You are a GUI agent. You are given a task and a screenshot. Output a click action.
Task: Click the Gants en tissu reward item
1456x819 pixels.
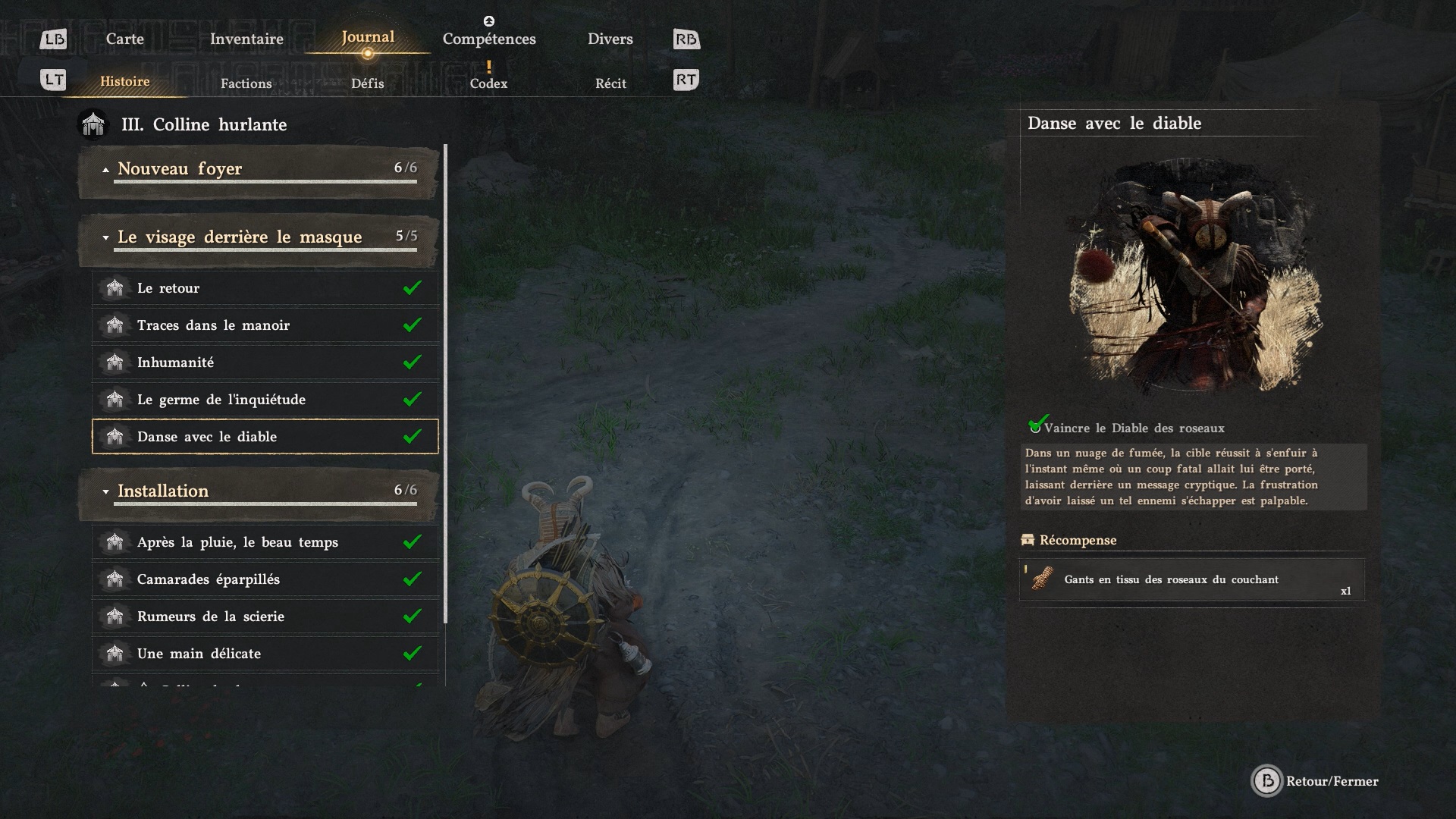1191,580
